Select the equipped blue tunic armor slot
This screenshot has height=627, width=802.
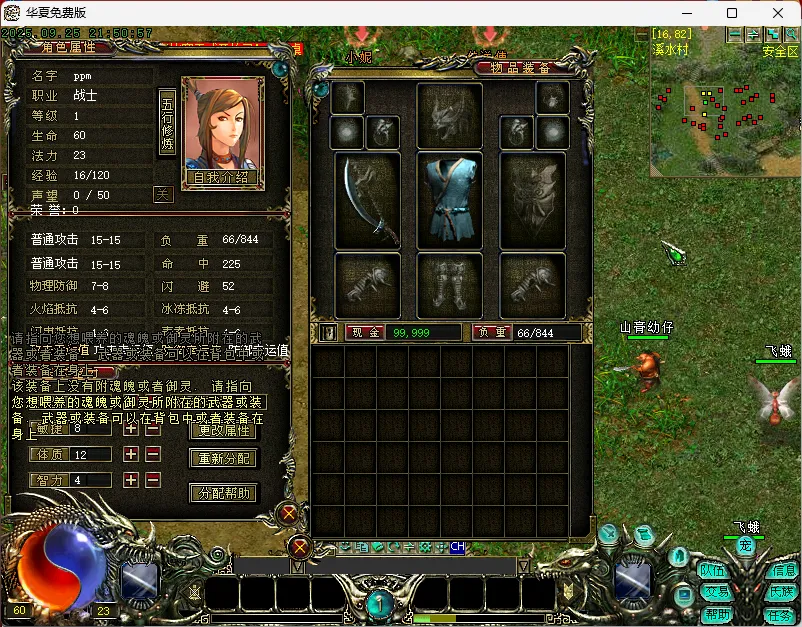[x=449, y=198]
